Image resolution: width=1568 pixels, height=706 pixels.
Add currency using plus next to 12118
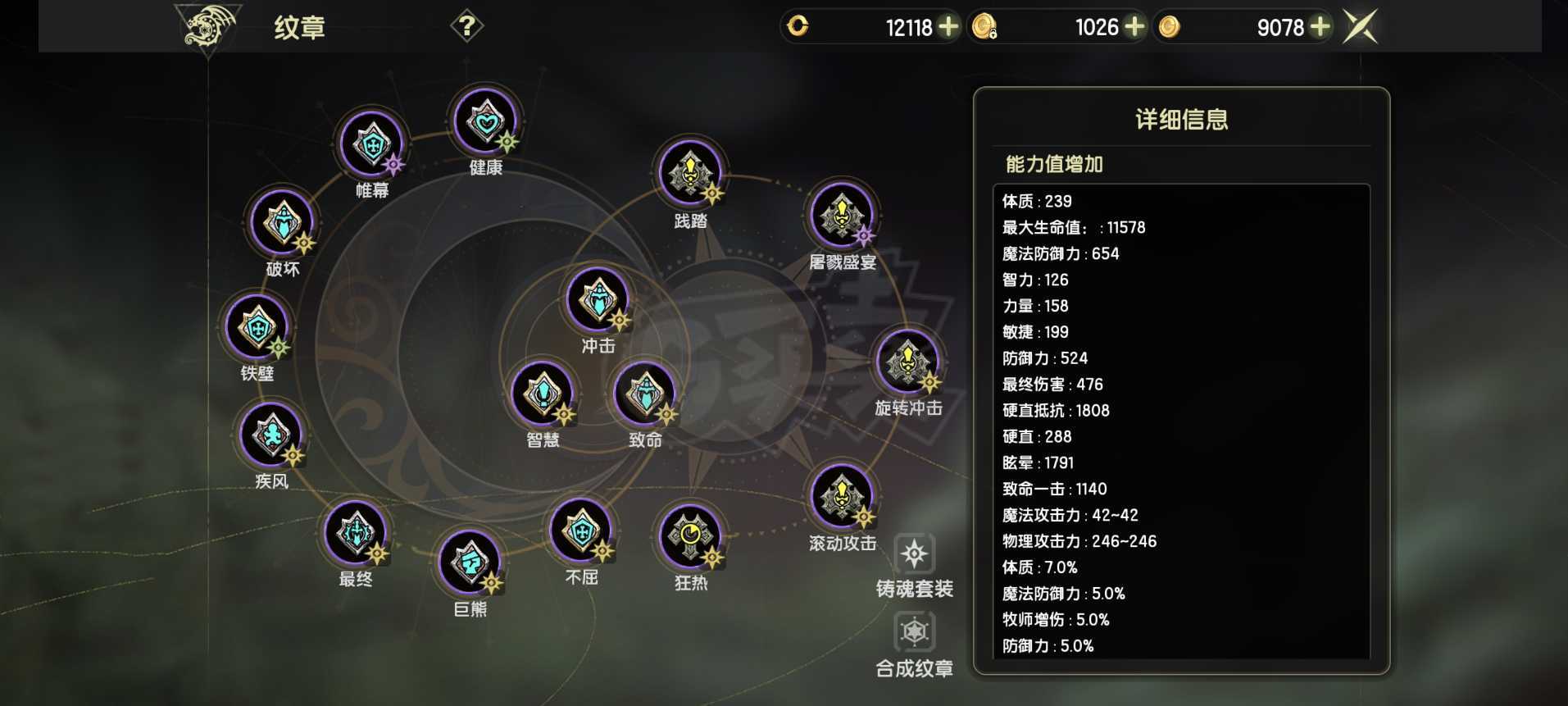(x=949, y=27)
